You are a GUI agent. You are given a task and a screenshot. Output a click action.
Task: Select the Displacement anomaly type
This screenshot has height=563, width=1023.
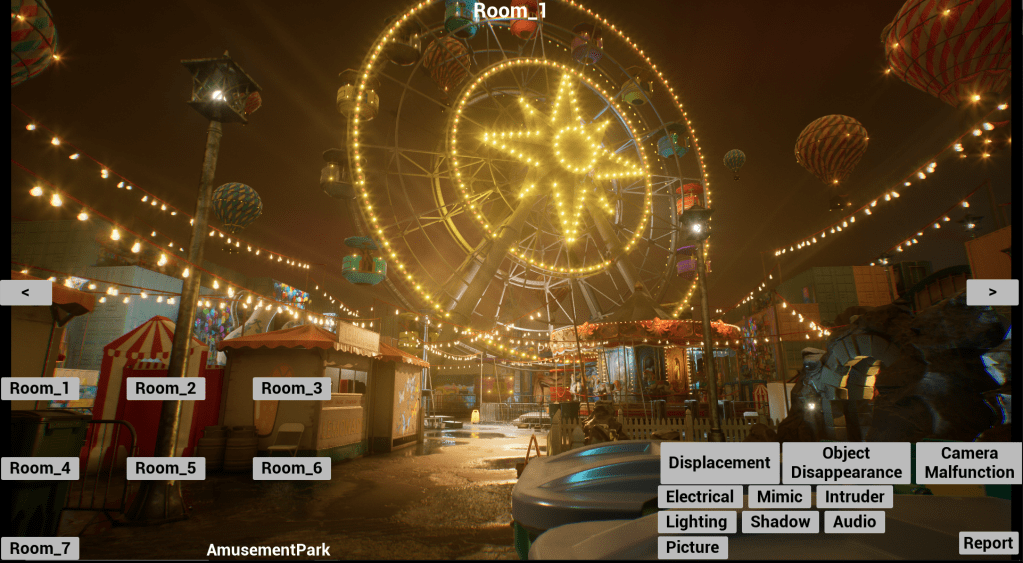click(719, 463)
